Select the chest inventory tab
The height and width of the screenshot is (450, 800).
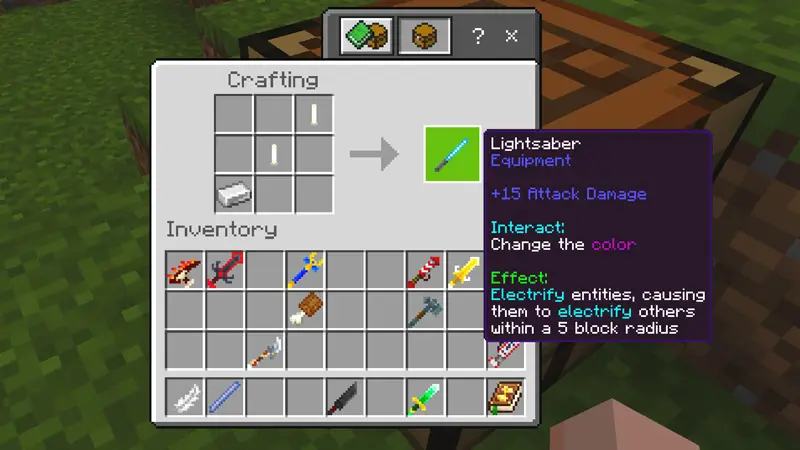coord(417,36)
